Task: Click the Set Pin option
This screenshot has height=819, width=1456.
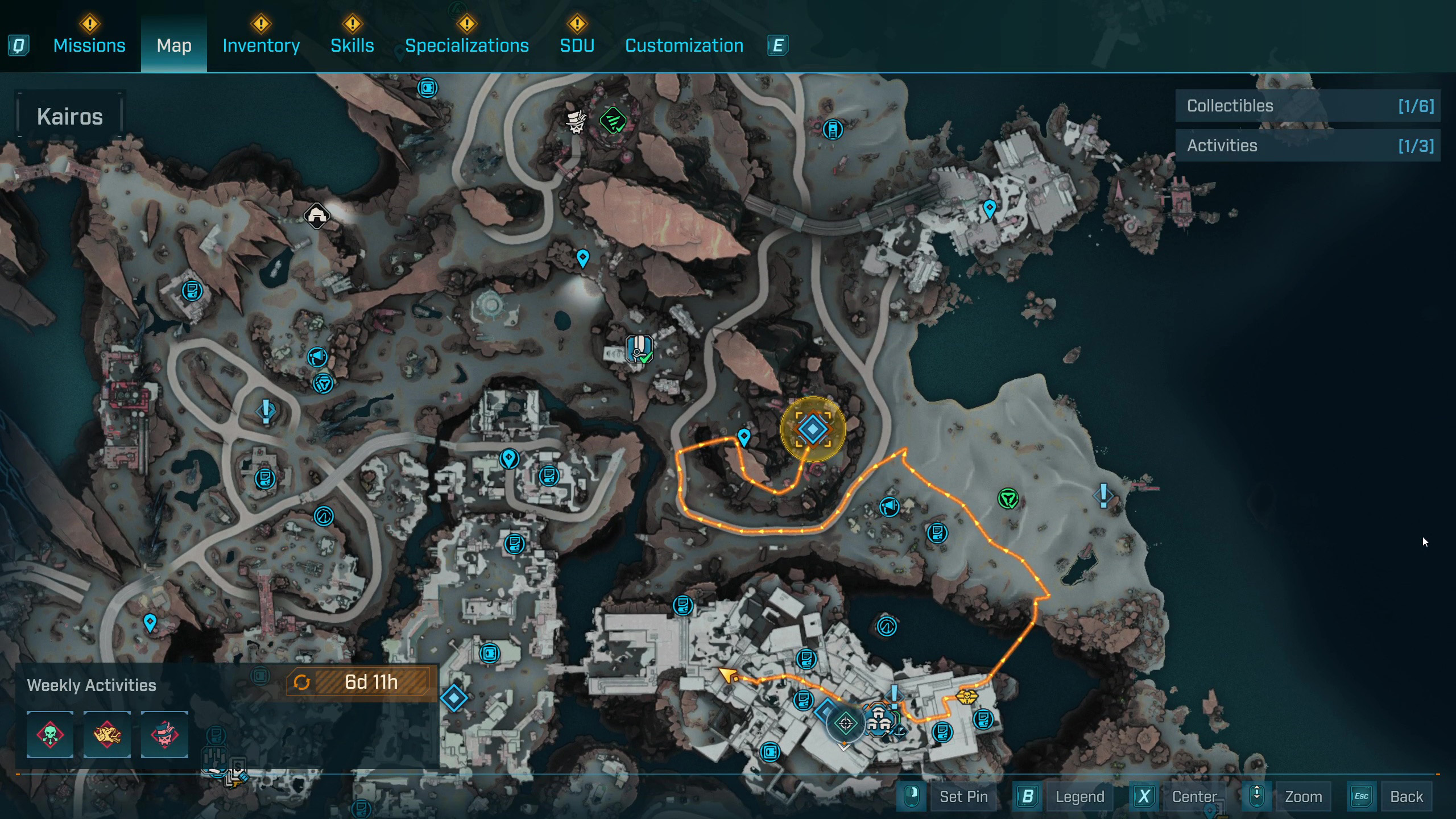Action: pos(963,797)
